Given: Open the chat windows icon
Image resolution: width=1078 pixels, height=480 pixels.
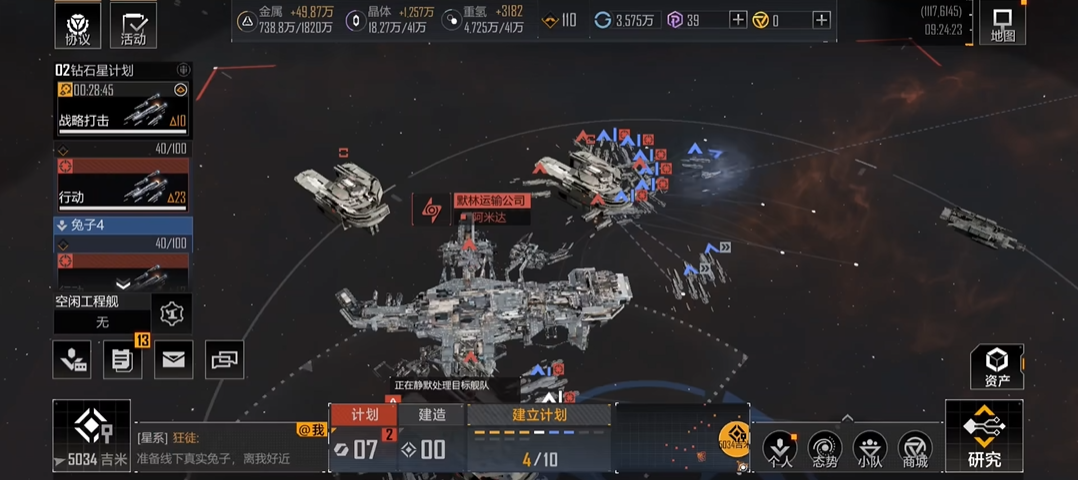Looking at the screenshot, I should (224, 359).
